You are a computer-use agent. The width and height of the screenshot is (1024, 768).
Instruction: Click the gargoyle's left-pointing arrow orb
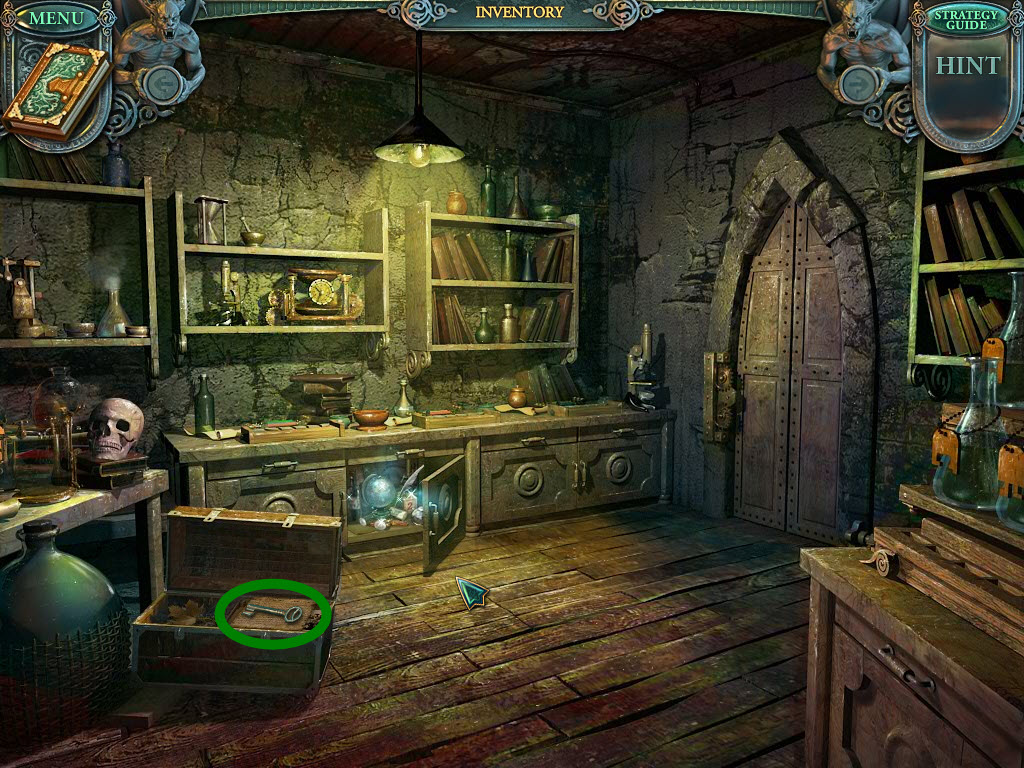tap(162, 83)
